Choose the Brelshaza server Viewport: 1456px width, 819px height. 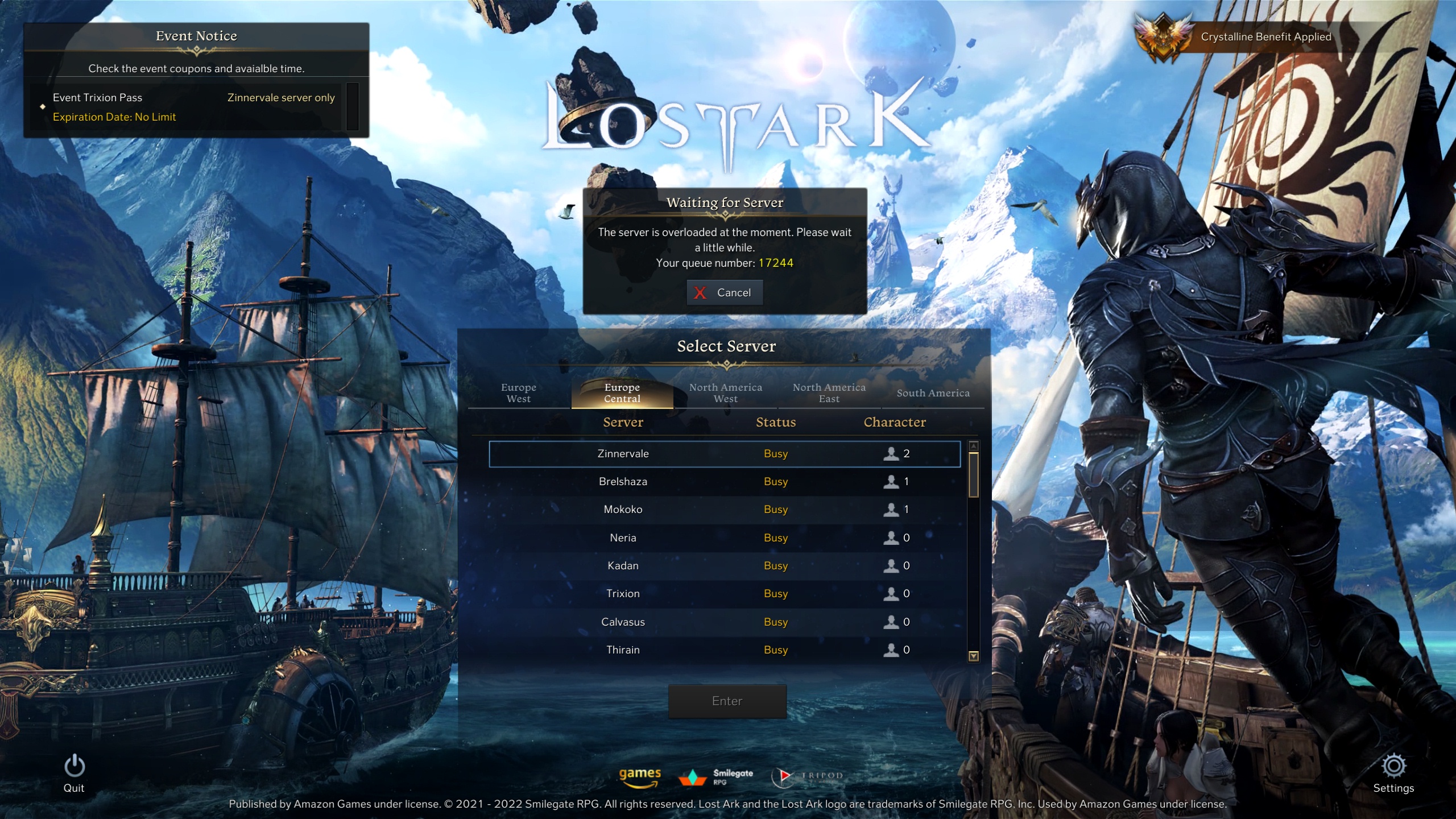tap(724, 482)
